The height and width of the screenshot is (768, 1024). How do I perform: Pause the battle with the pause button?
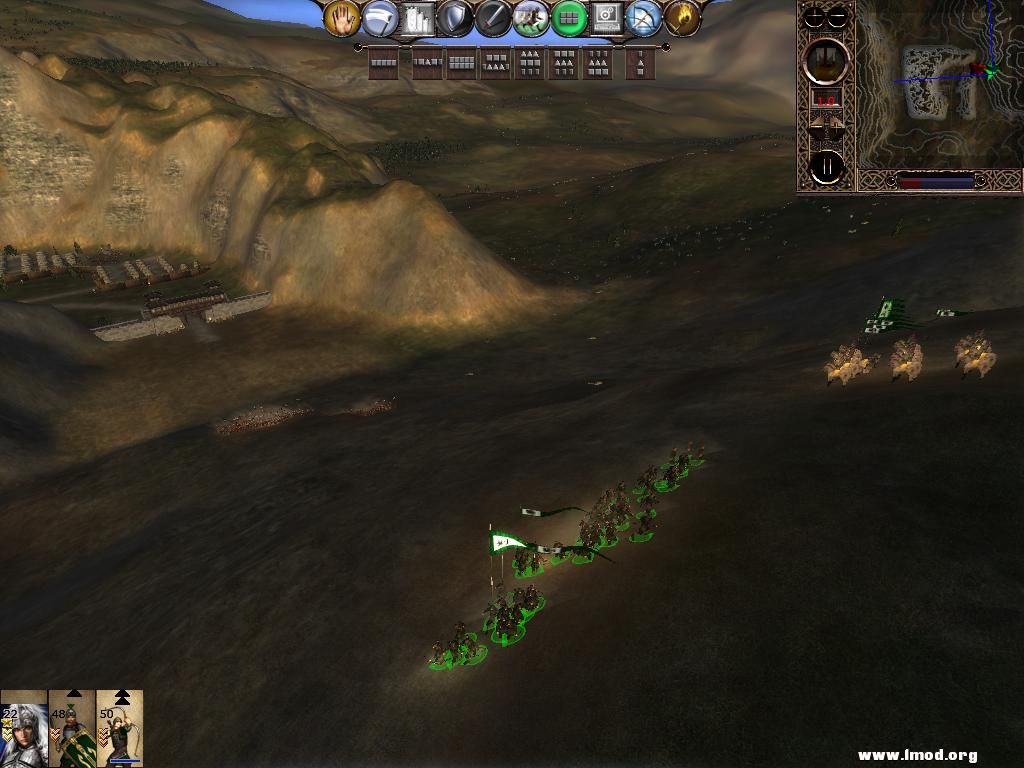[827, 168]
